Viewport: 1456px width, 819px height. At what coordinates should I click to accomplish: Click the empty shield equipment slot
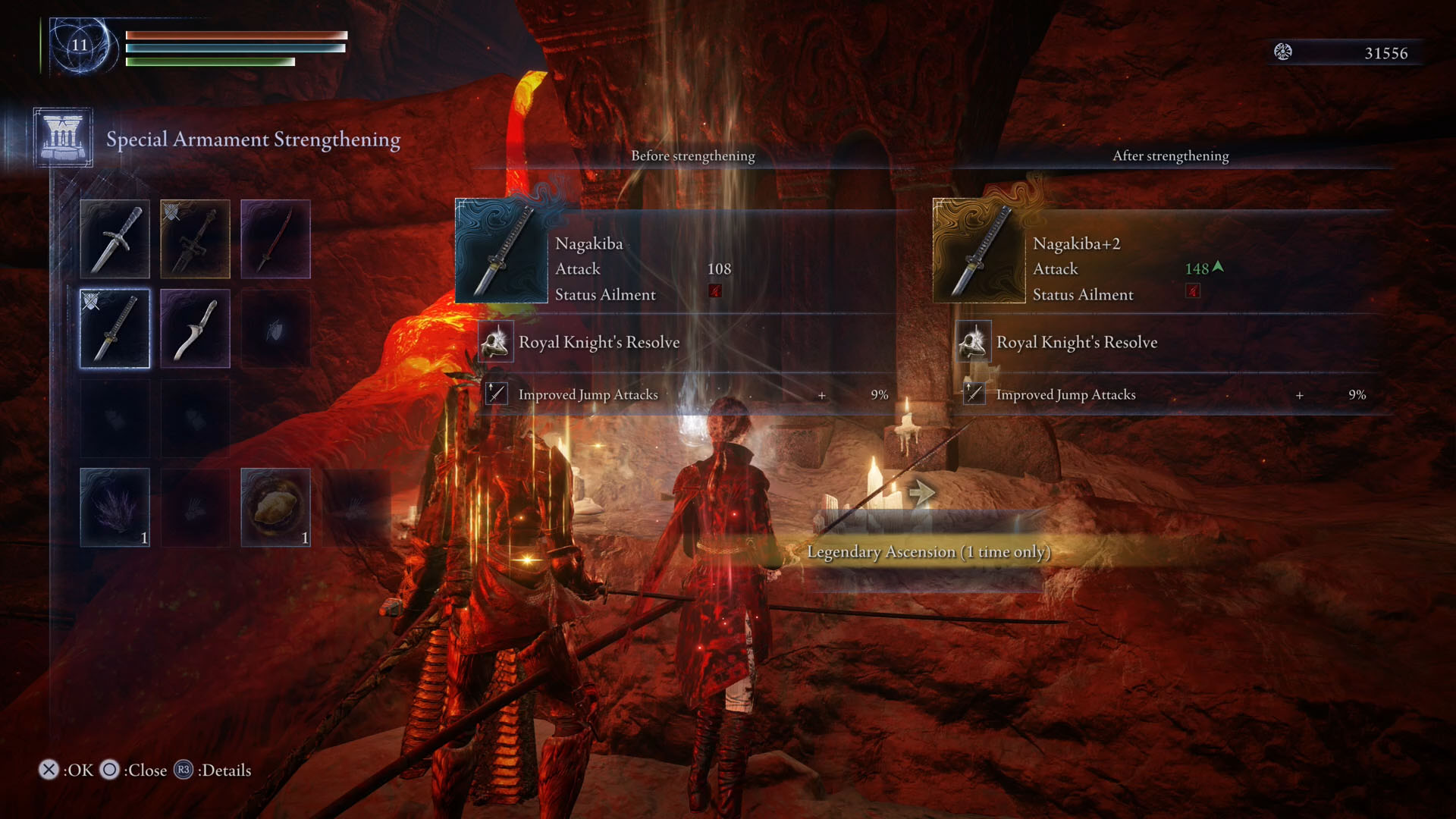pos(275,328)
